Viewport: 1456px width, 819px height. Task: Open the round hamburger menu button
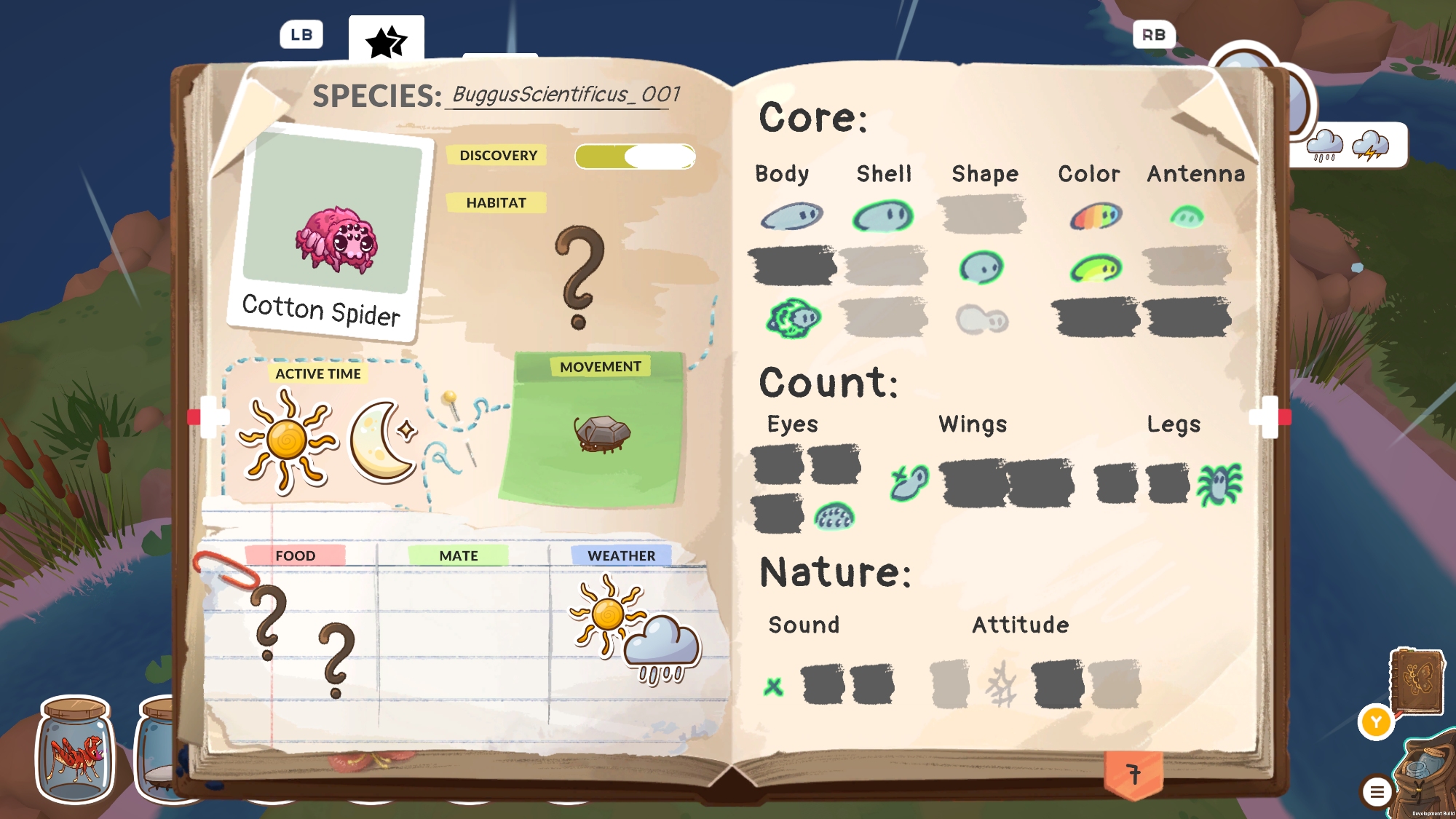pyautogui.click(x=1377, y=791)
